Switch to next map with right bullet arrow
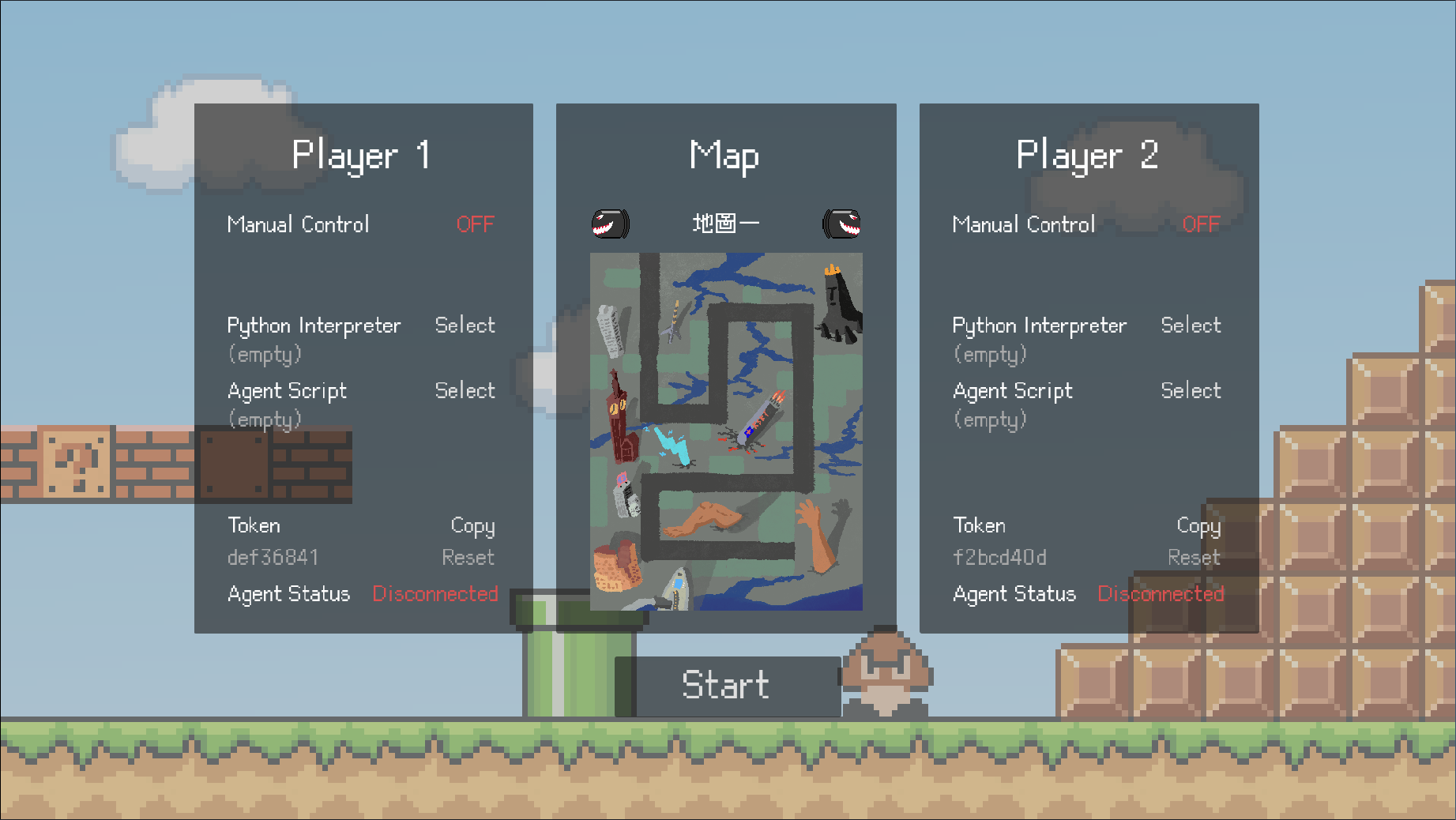Image resolution: width=1456 pixels, height=820 pixels. click(841, 224)
